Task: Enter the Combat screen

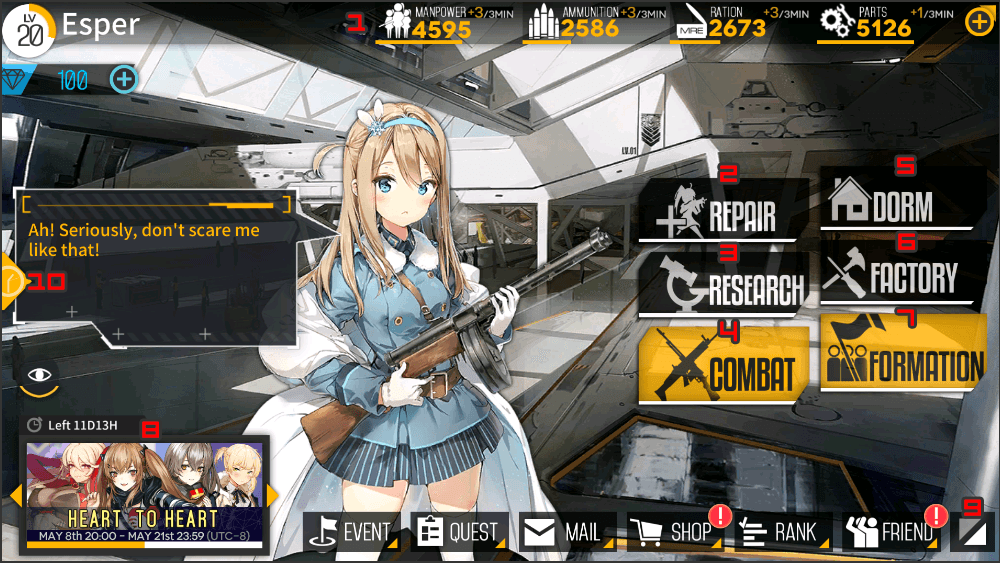Action: click(722, 366)
